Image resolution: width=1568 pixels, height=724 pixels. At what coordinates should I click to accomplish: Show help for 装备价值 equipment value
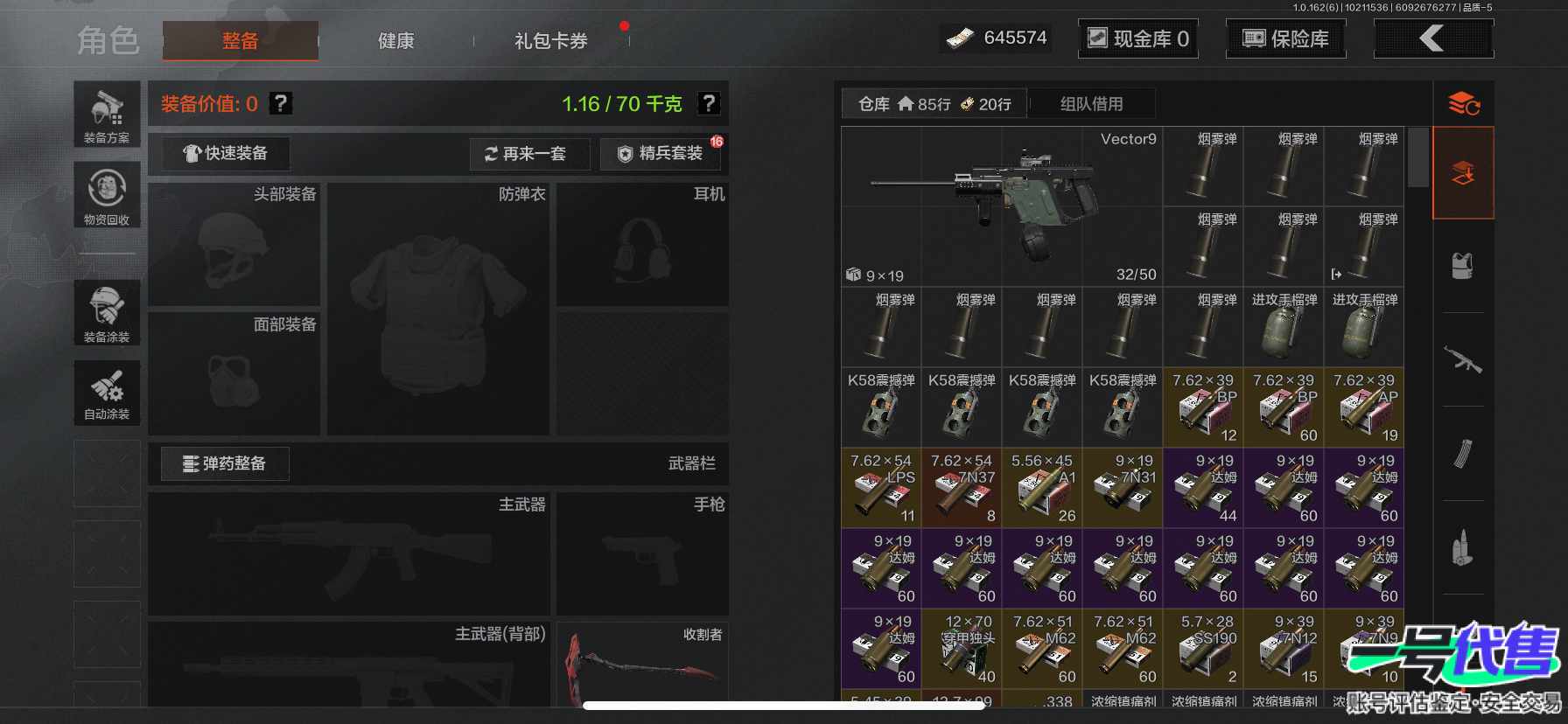pos(280,104)
